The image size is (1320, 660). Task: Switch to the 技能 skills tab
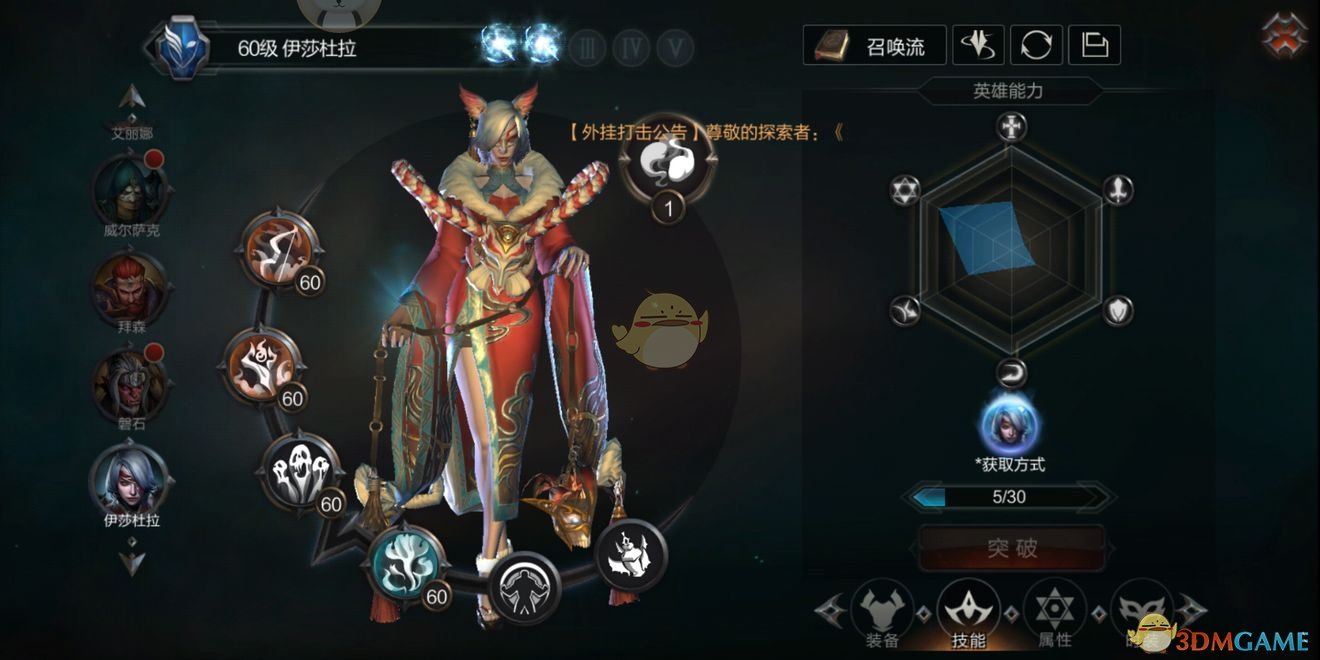point(968,610)
